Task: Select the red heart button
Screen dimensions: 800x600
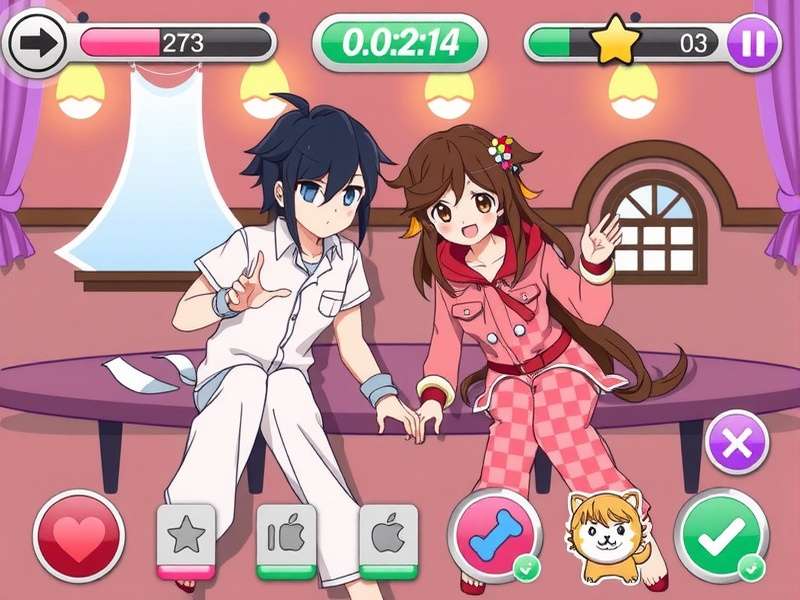Action: tap(79, 536)
